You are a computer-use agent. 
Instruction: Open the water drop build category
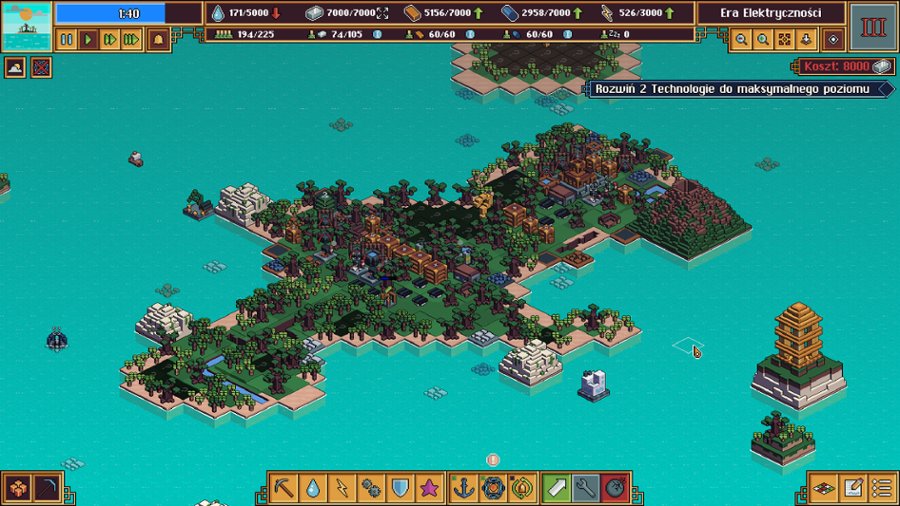tap(313, 488)
